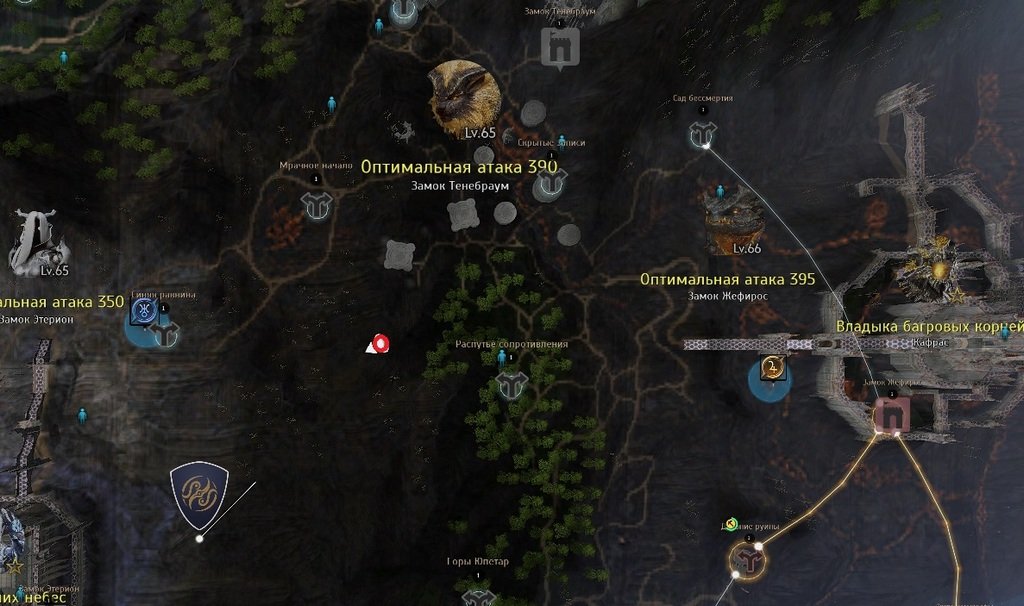Image resolution: width=1024 pixels, height=606 pixels.
Task: Select the highlighted orange ruins waypoint
Action: pos(746,561)
